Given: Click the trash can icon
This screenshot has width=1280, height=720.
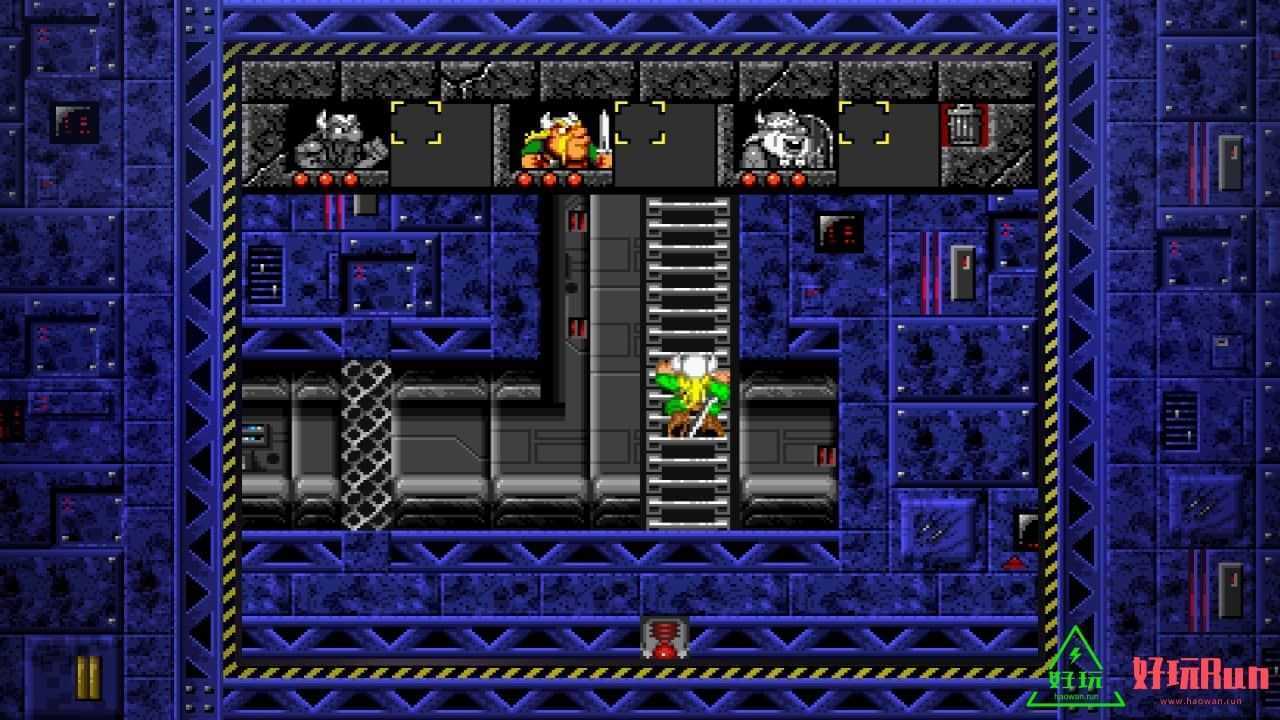Looking at the screenshot, I should click(x=963, y=126).
